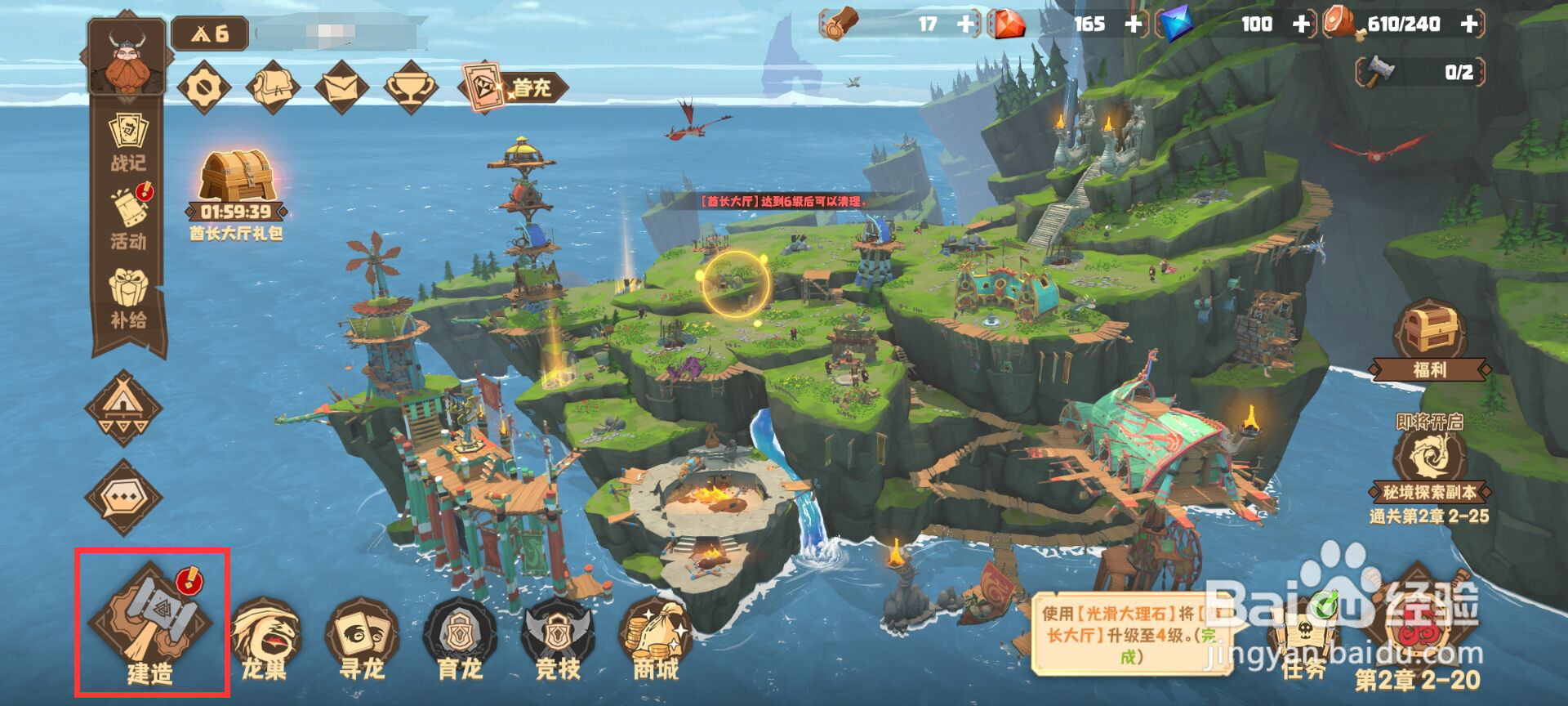Open the trophy rankings icon
Screen dimensions: 1568x706
coord(410,87)
